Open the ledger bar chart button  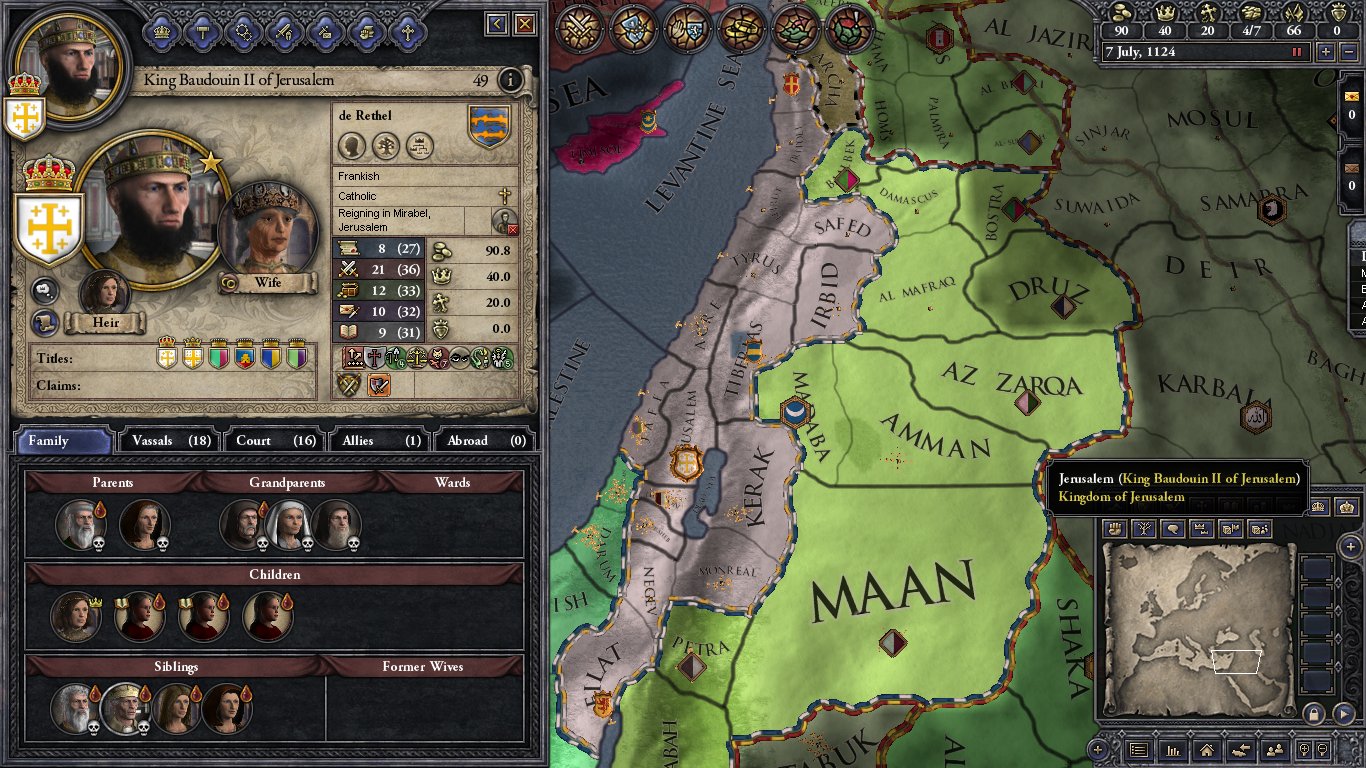click(x=1173, y=750)
